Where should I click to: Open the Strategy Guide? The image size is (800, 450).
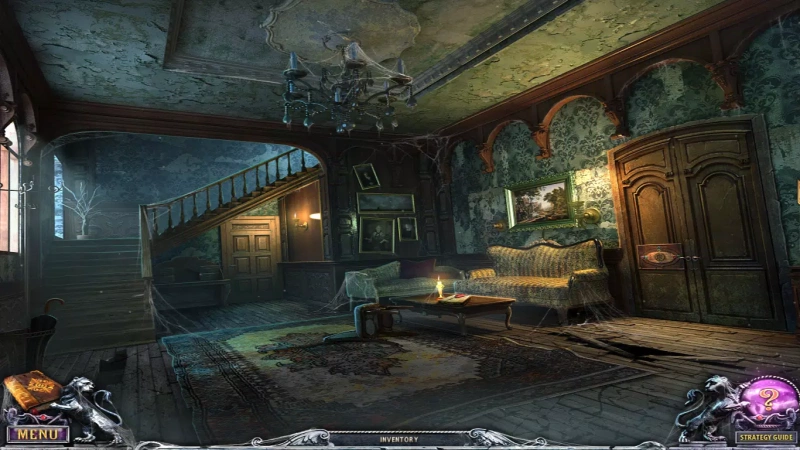coord(766,437)
